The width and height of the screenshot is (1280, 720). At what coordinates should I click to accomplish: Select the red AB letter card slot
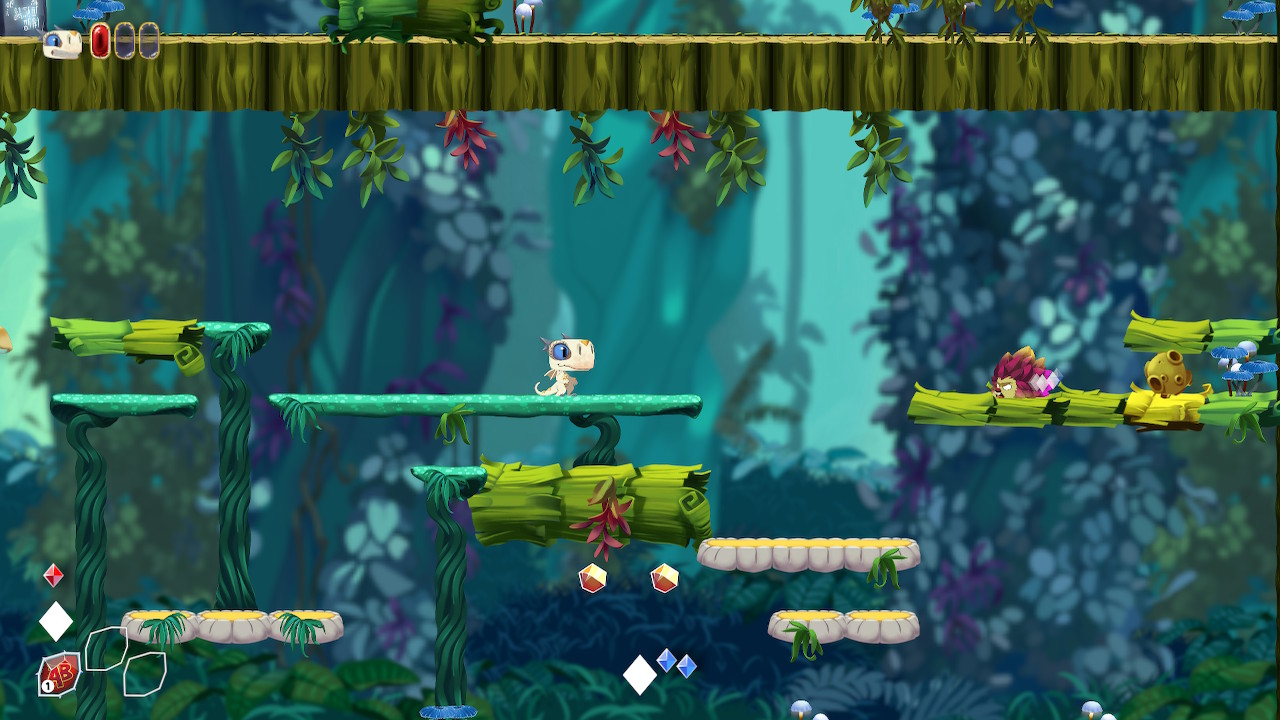pyautogui.click(x=60, y=675)
